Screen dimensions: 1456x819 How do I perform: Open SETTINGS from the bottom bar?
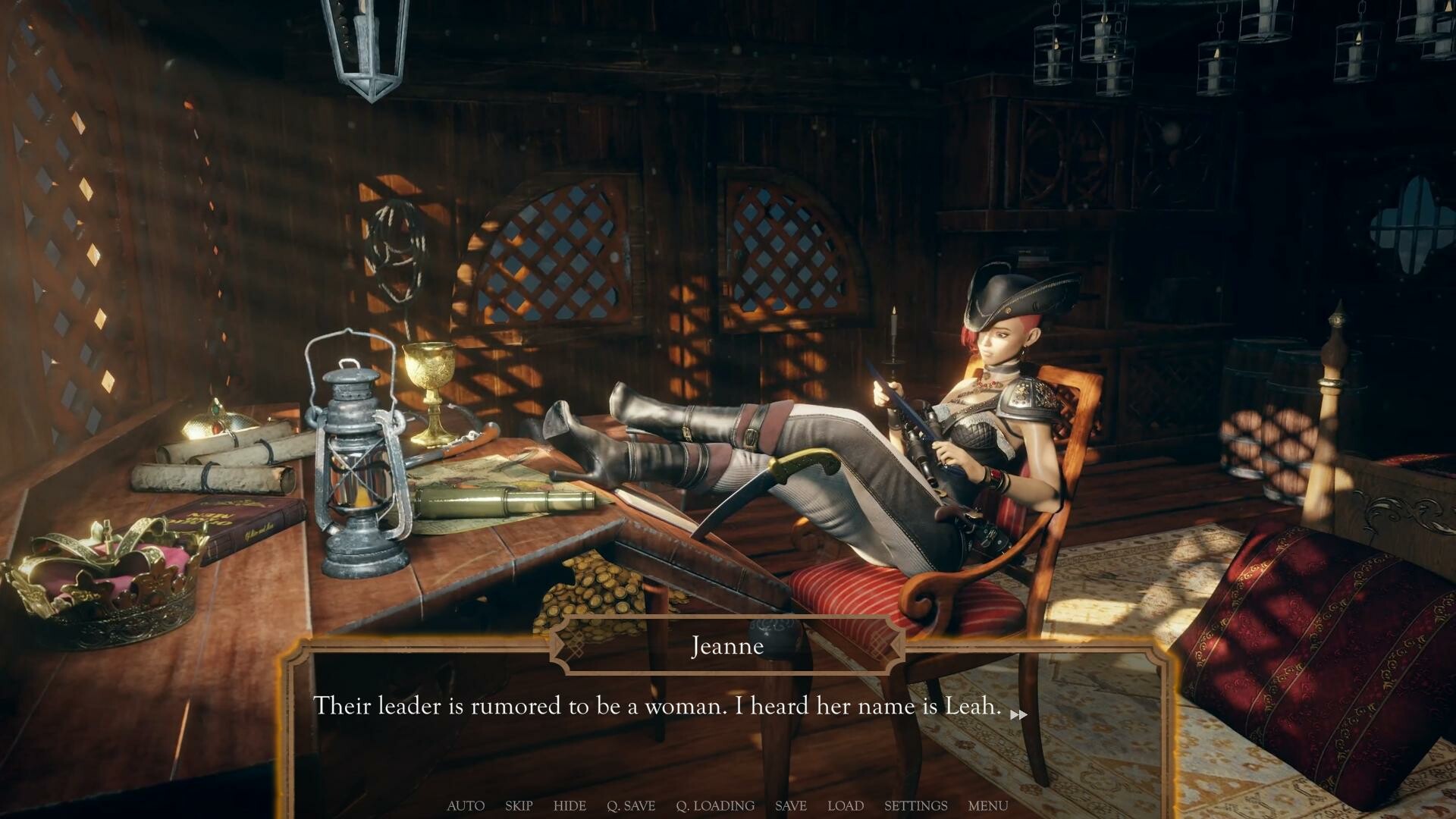coord(915,805)
